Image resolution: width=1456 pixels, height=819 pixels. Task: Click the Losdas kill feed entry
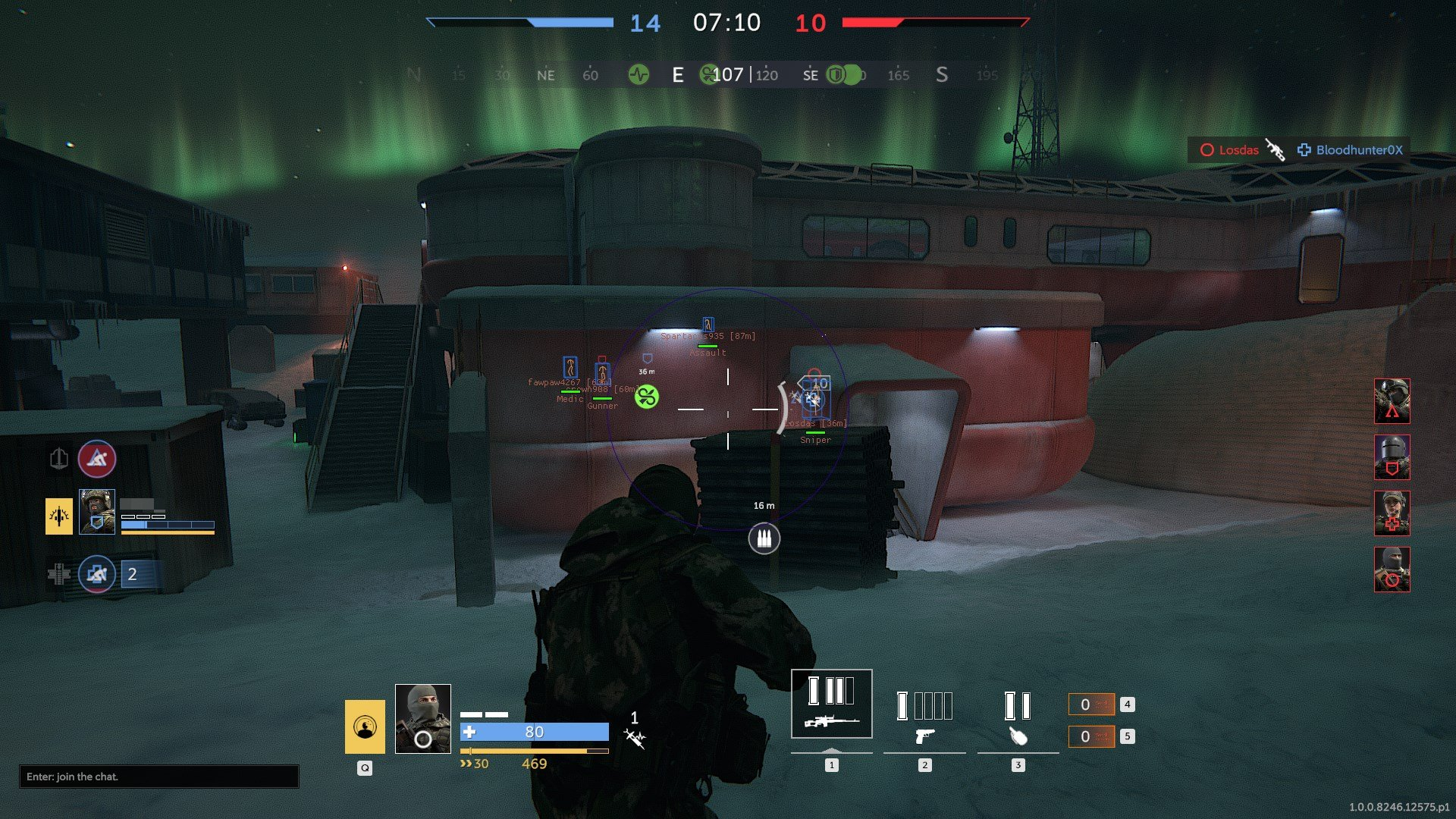click(x=1229, y=150)
